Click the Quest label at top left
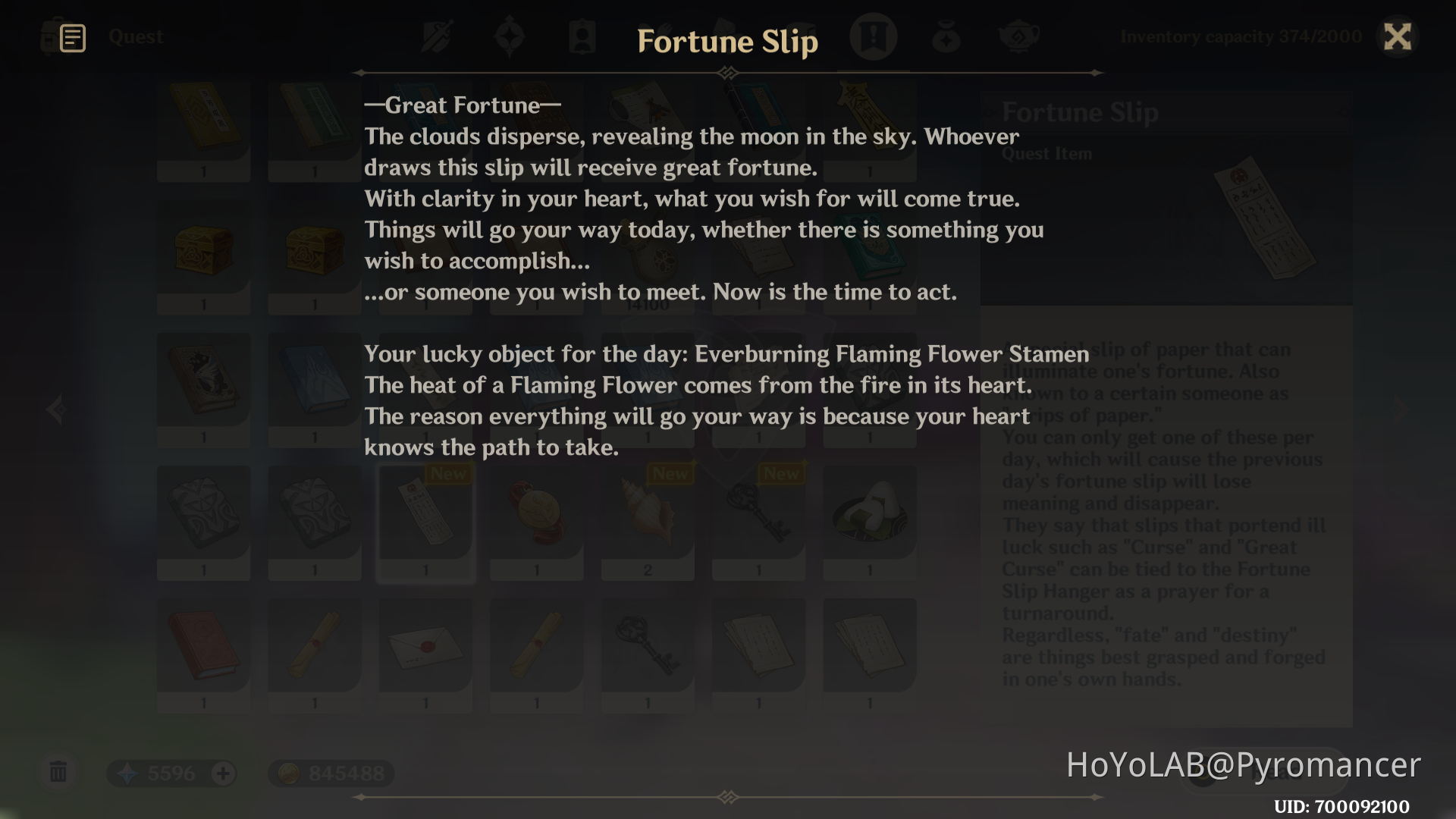 [x=136, y=36]
